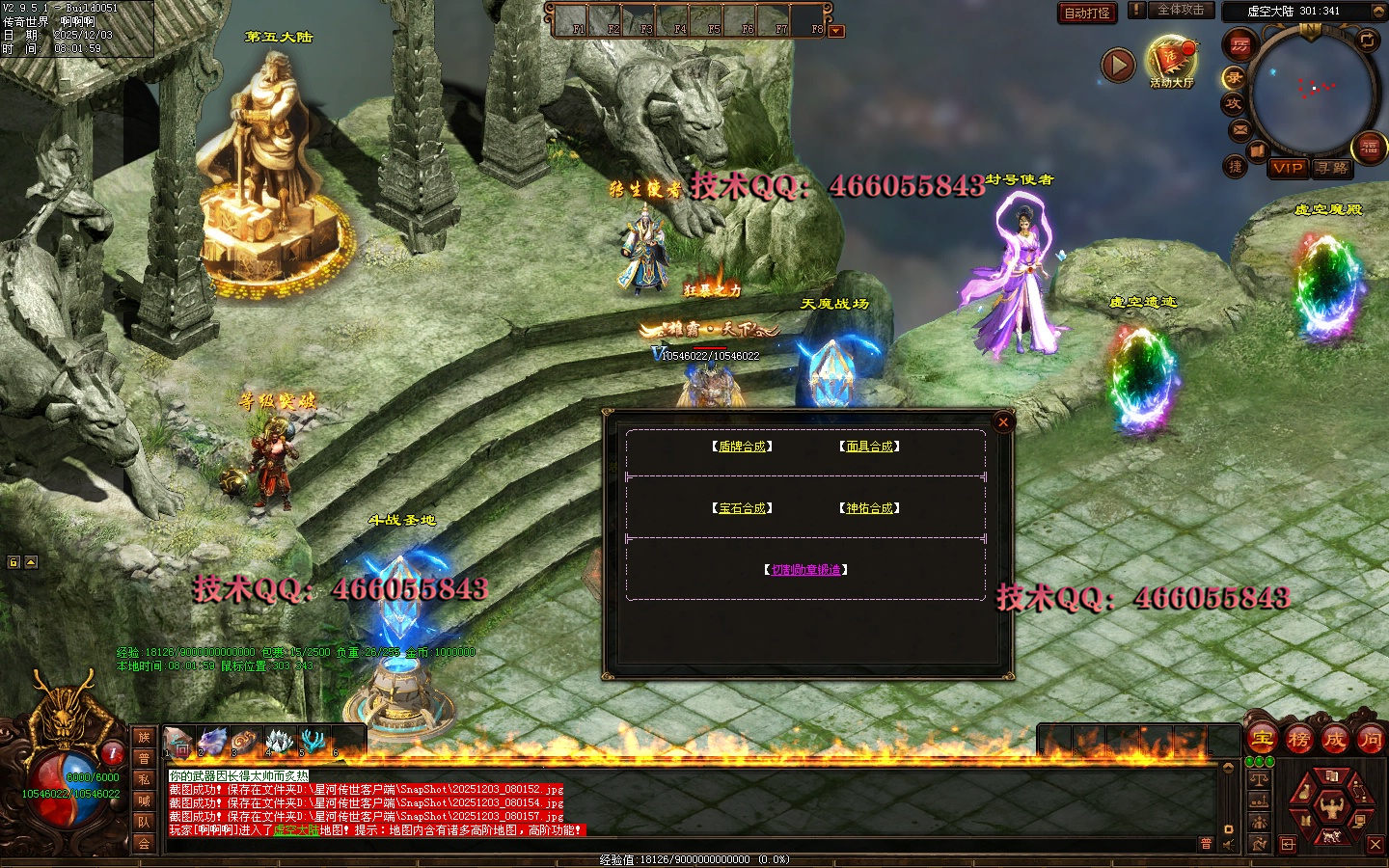The height and width of the screenshot is (868, 1389).
Task: Select the 面具合成 mask crafting option
Action: coord(869,447)
